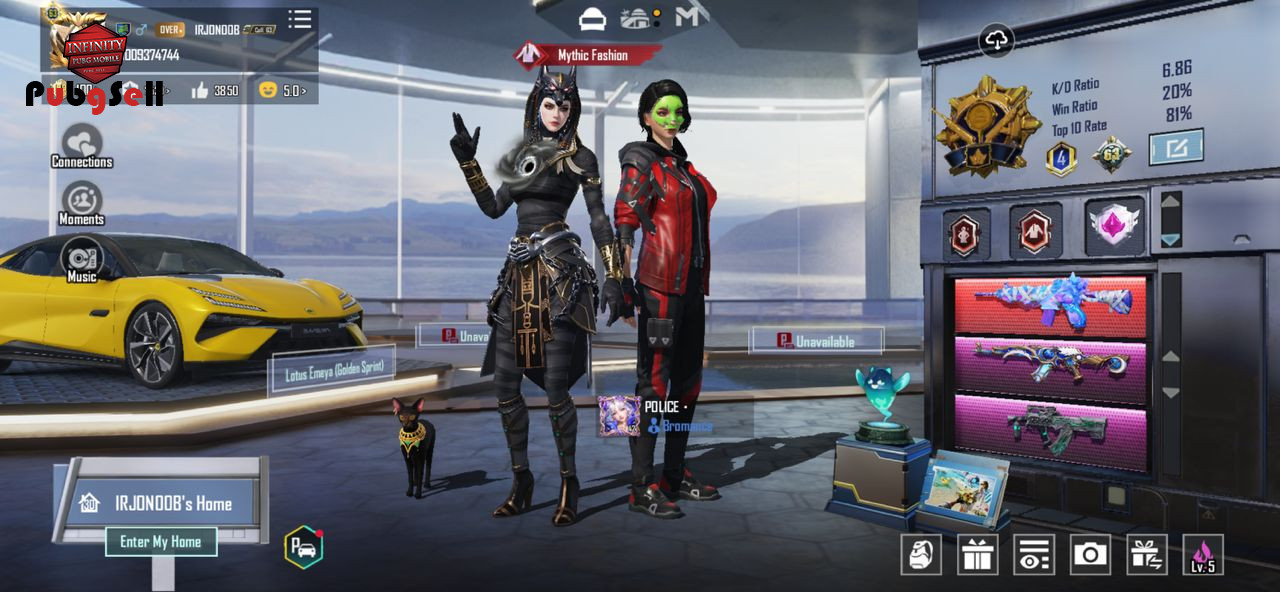Viewport: 1280px width, 592px height.
Task: Click the gift box icon
Action: tap(977, 554)
